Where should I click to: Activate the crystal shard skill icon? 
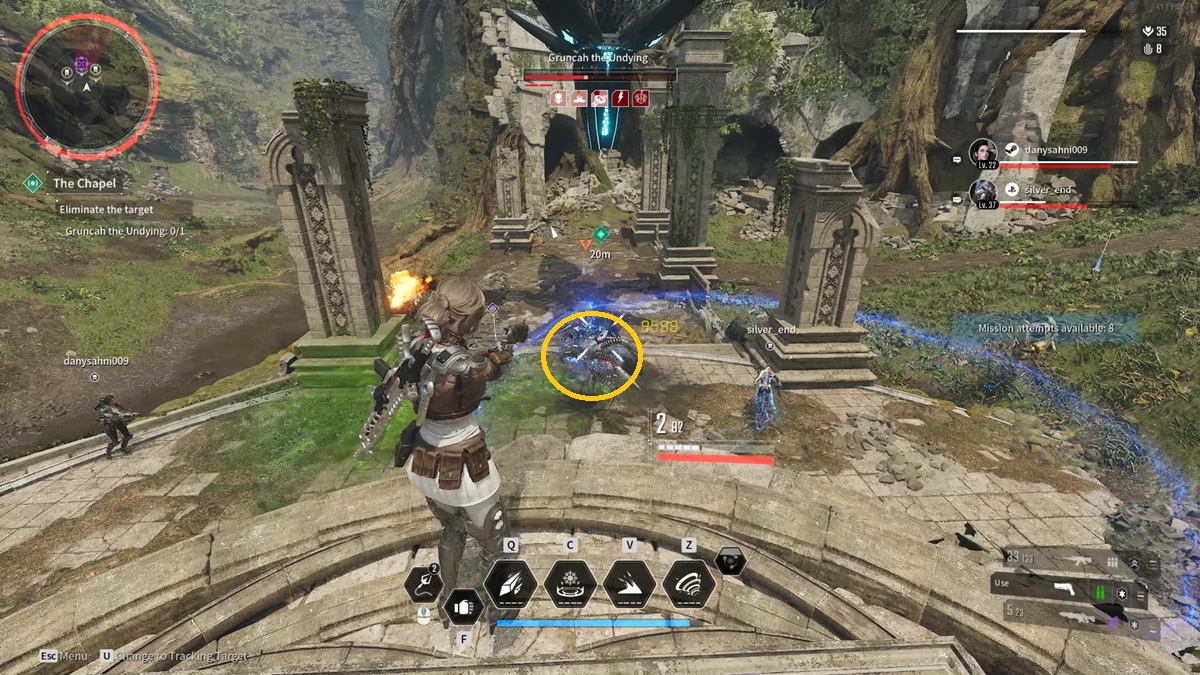coord(510,583)
